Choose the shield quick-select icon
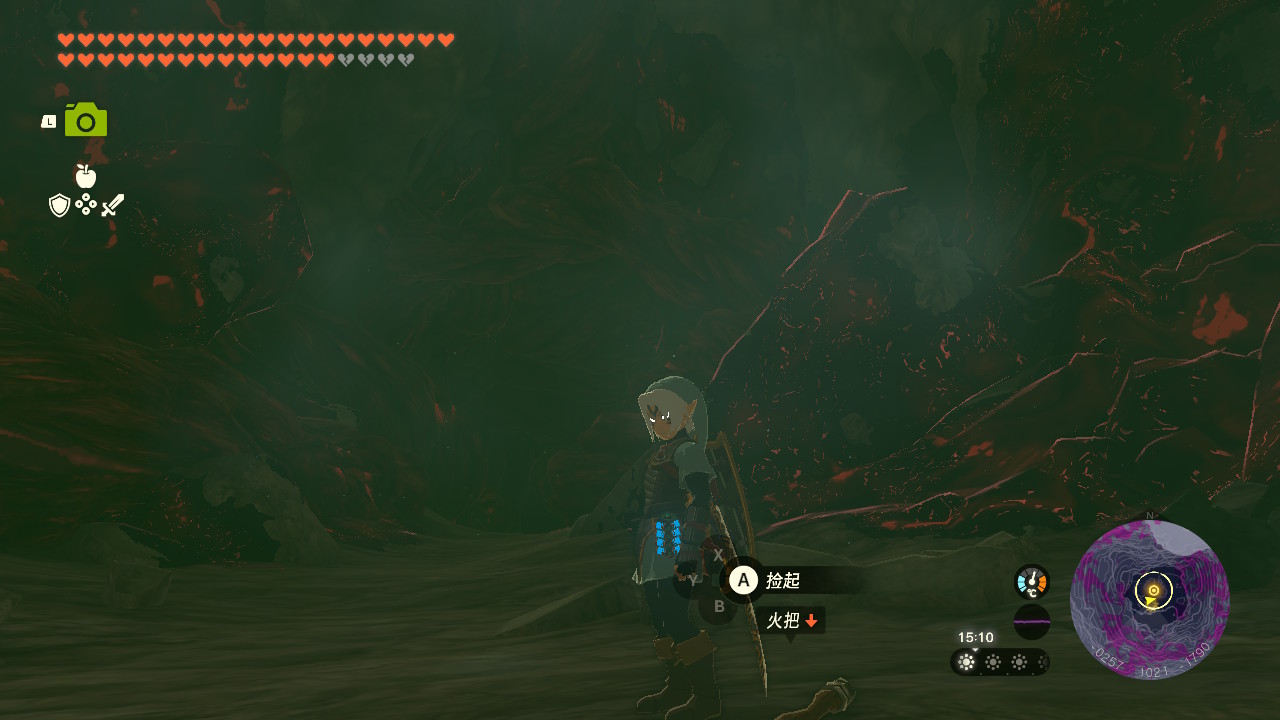This screenshot has height=720, width=1280. (60, 206)
